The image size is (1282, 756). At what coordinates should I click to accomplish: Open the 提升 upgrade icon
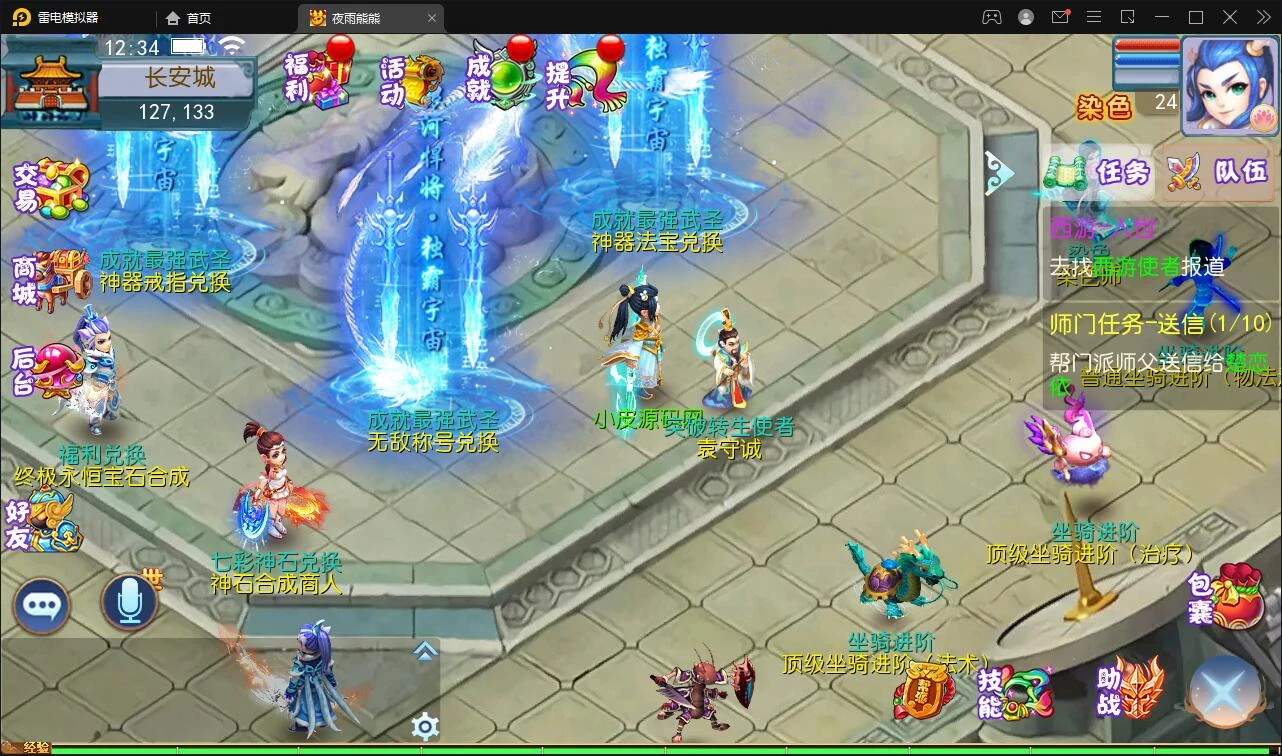point(585,80)
